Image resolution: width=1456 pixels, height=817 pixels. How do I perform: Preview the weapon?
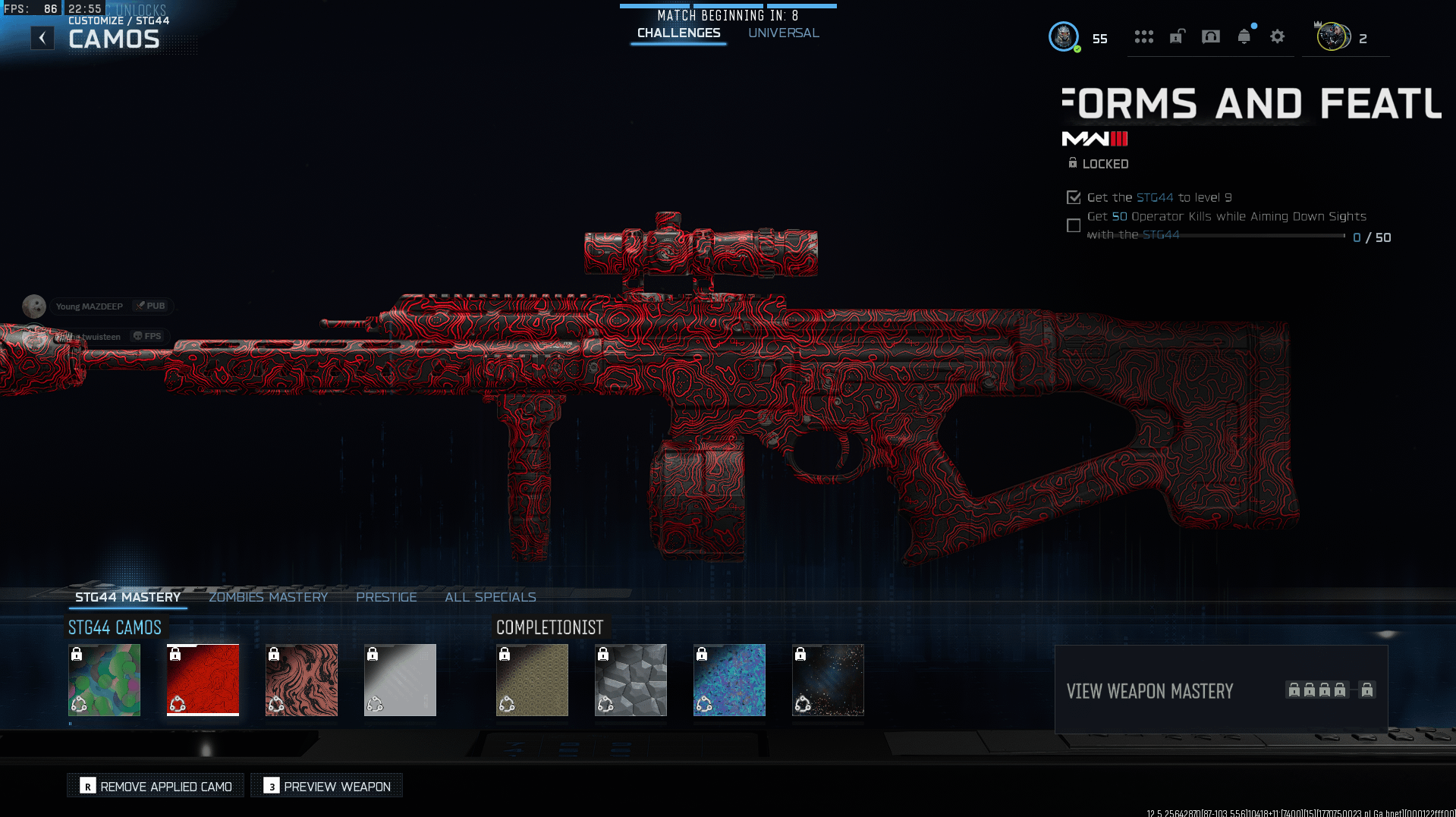point(327,786)
